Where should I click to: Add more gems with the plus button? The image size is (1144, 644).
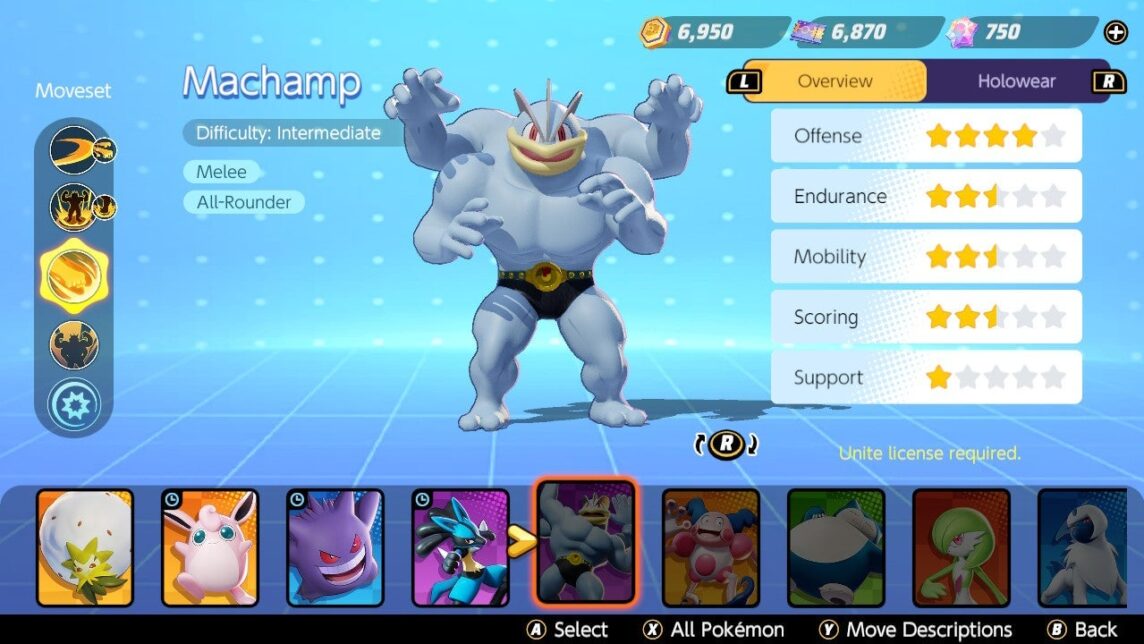coord(1115,33)
